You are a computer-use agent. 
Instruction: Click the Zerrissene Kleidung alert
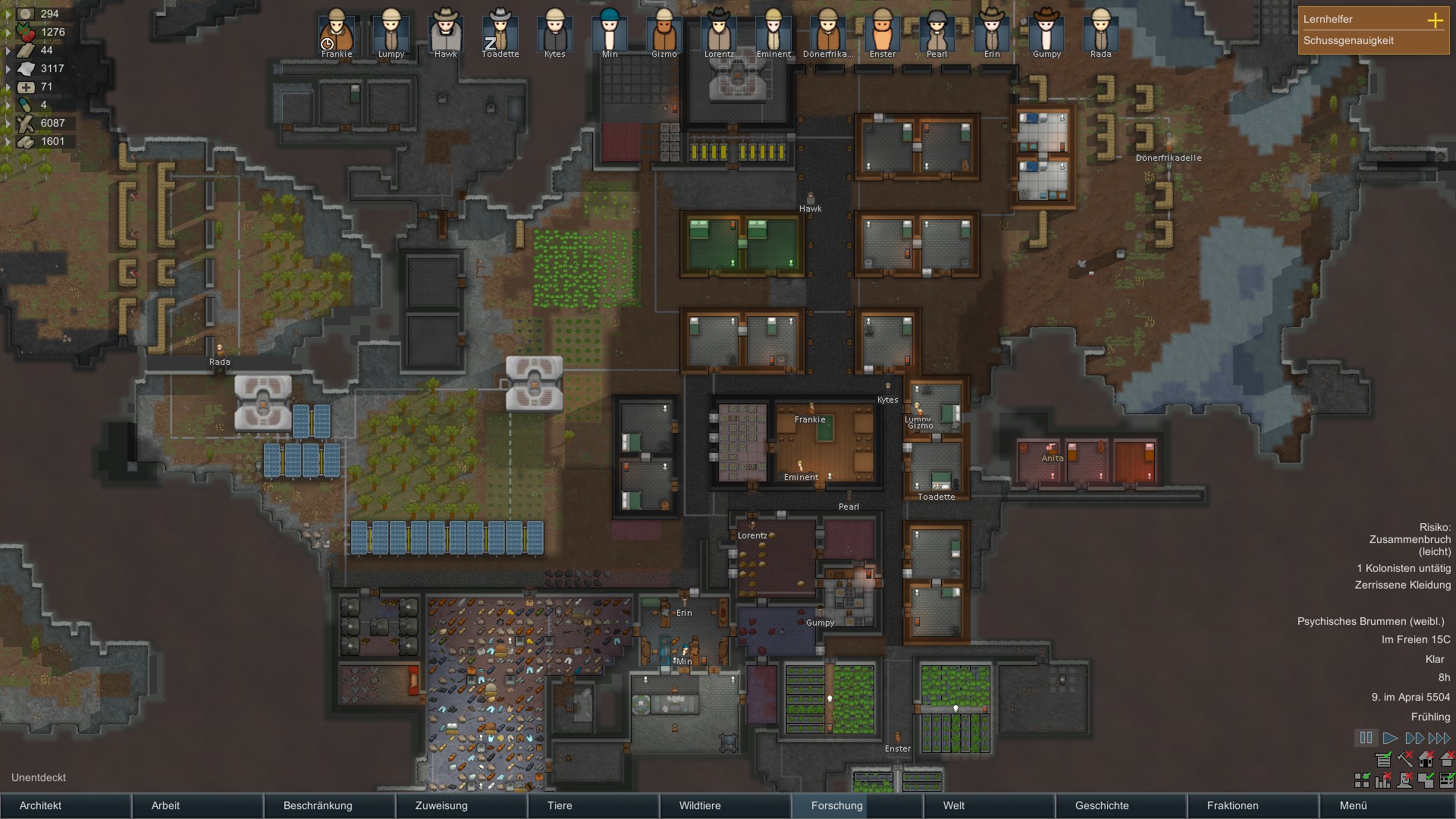click(x=1402, y=585)
